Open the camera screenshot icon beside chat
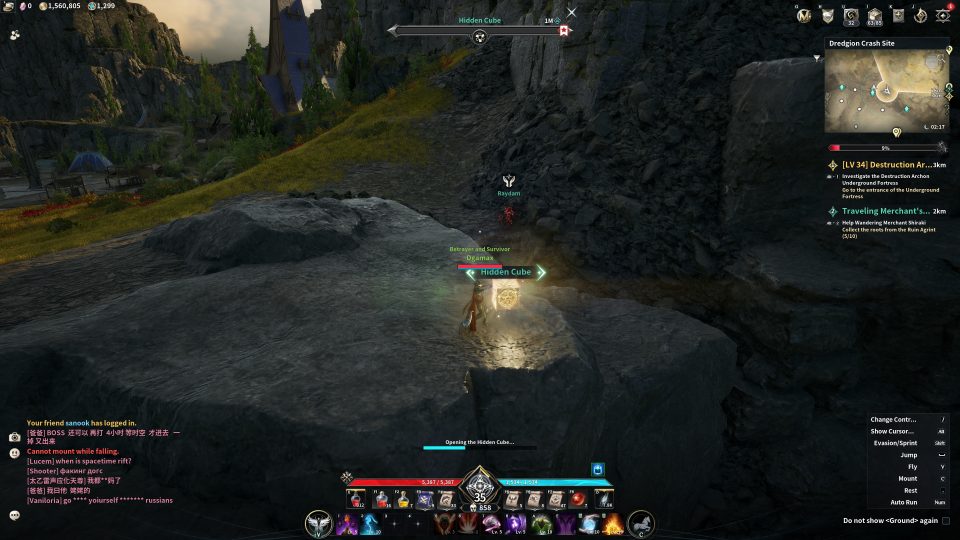960x540 pixels. (x=15, y=437)
